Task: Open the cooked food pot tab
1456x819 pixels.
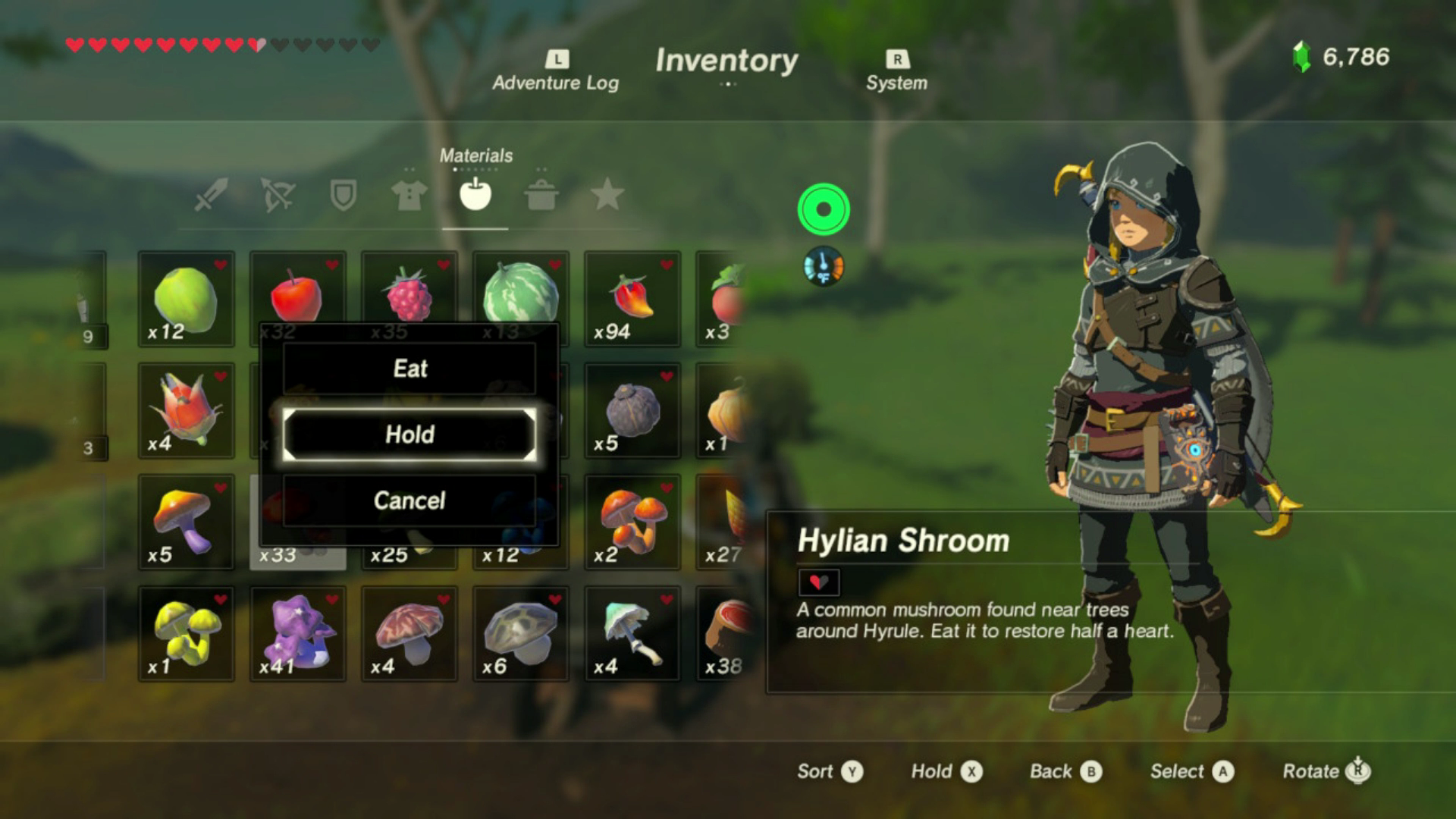Action: [541, 195]
